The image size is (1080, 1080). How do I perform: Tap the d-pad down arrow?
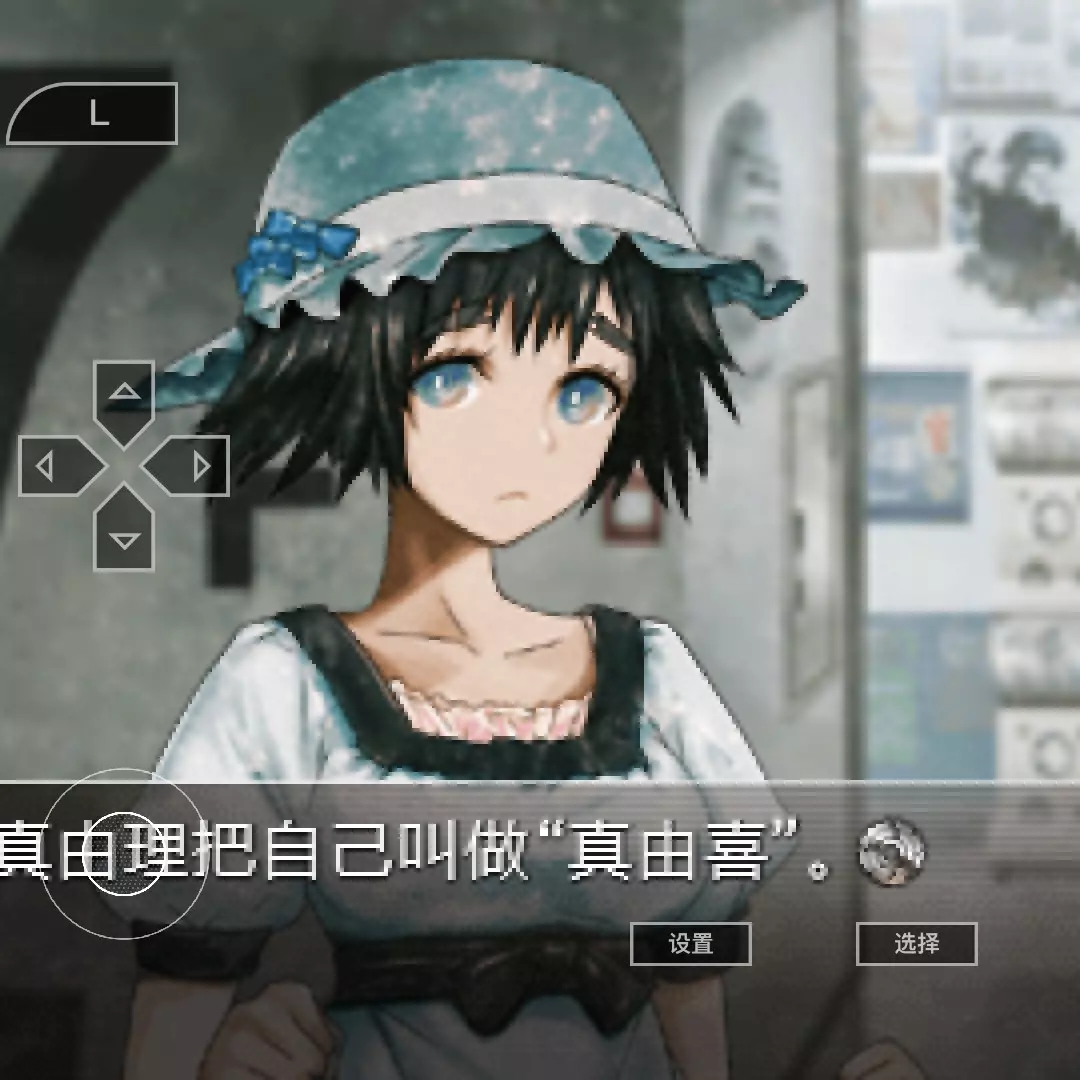tap(124, 534)
